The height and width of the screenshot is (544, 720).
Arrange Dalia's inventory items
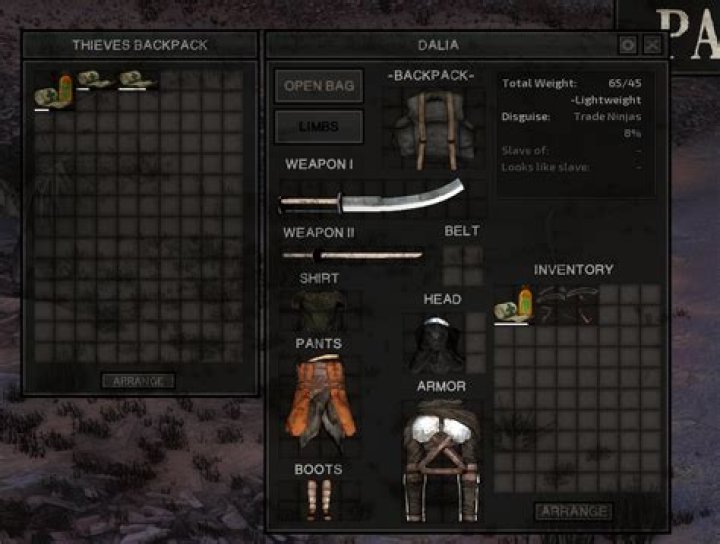click(x=574, y=511)
